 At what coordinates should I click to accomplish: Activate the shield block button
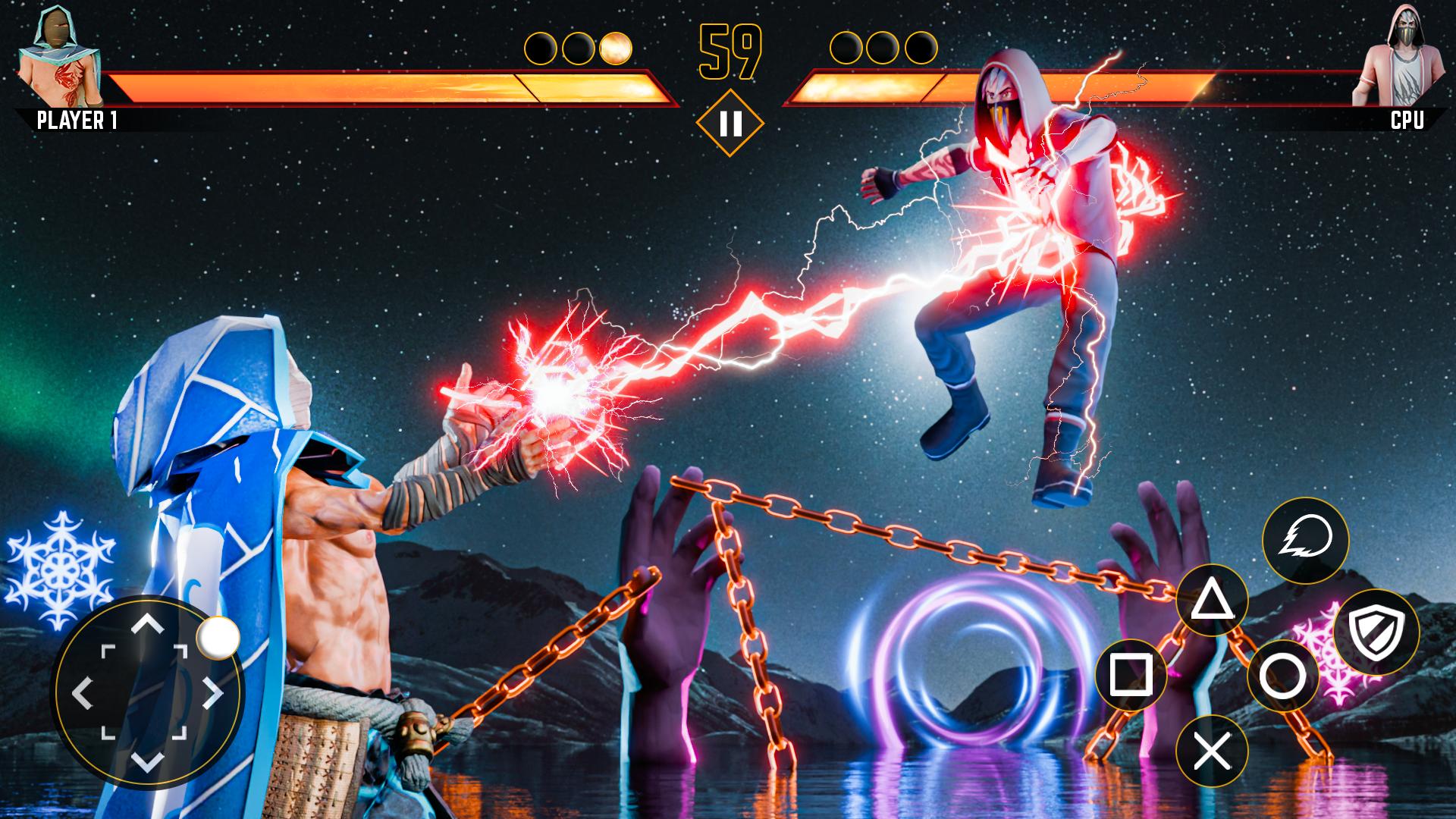click(x=1376, y=632)
